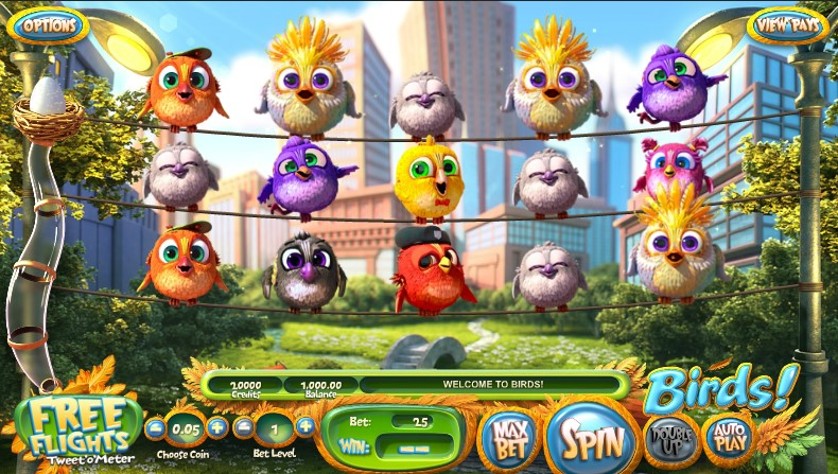Image resolution: width=838 pixels, height=474 pixels.
Task: Place the Max Bet
Action: 508,437
